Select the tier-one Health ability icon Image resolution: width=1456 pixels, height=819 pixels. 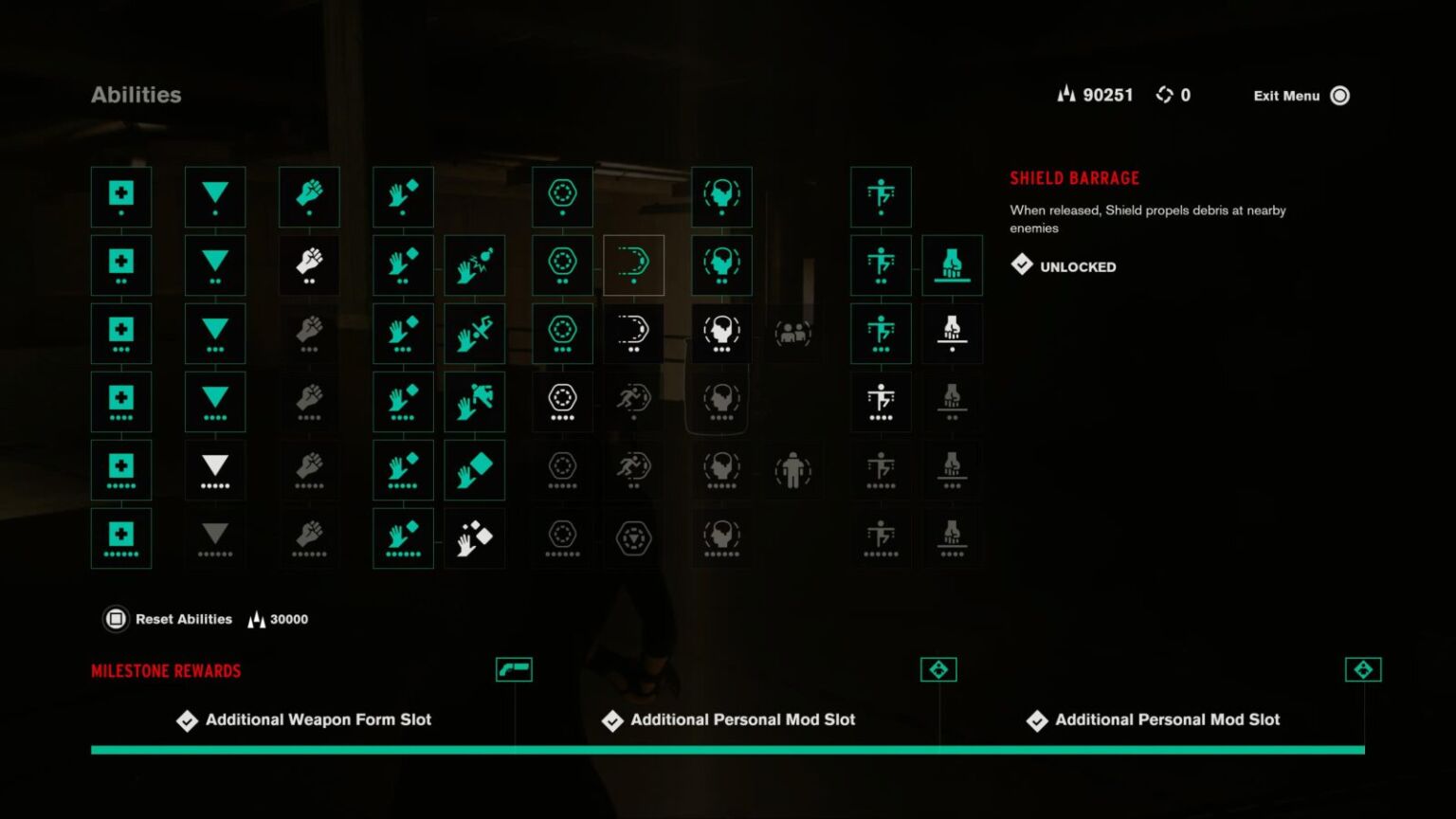pyautogui.click(x=120, y=196)
